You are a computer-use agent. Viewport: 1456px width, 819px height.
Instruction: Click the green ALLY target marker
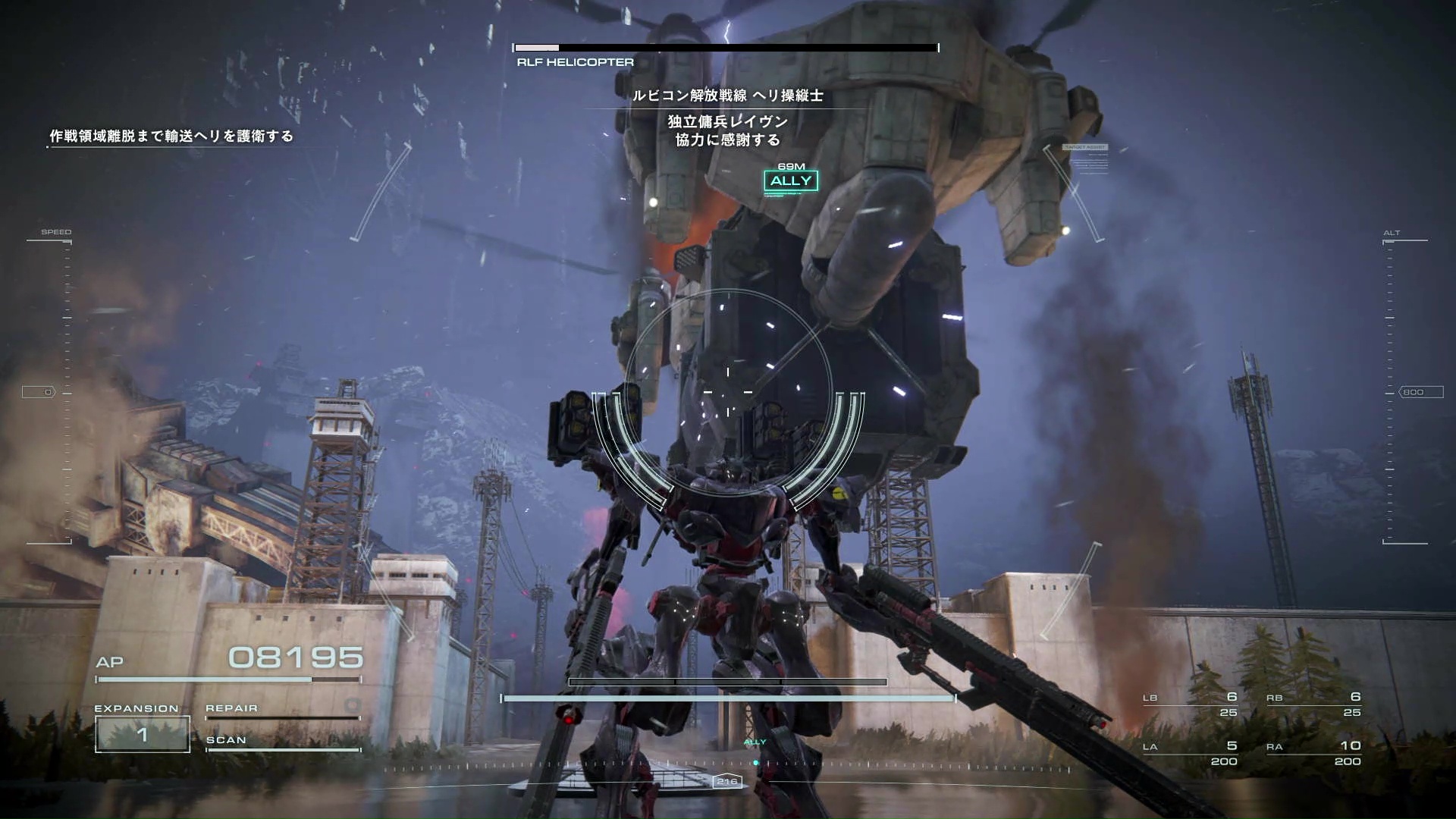pyautogui.click(x=790, y=180)
